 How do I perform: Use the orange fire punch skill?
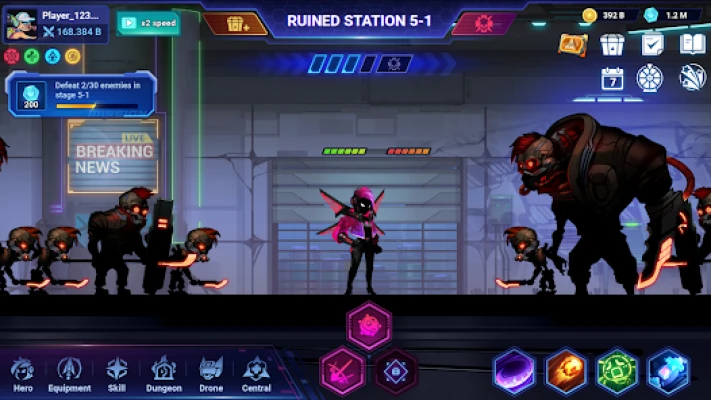pos(566,370)
